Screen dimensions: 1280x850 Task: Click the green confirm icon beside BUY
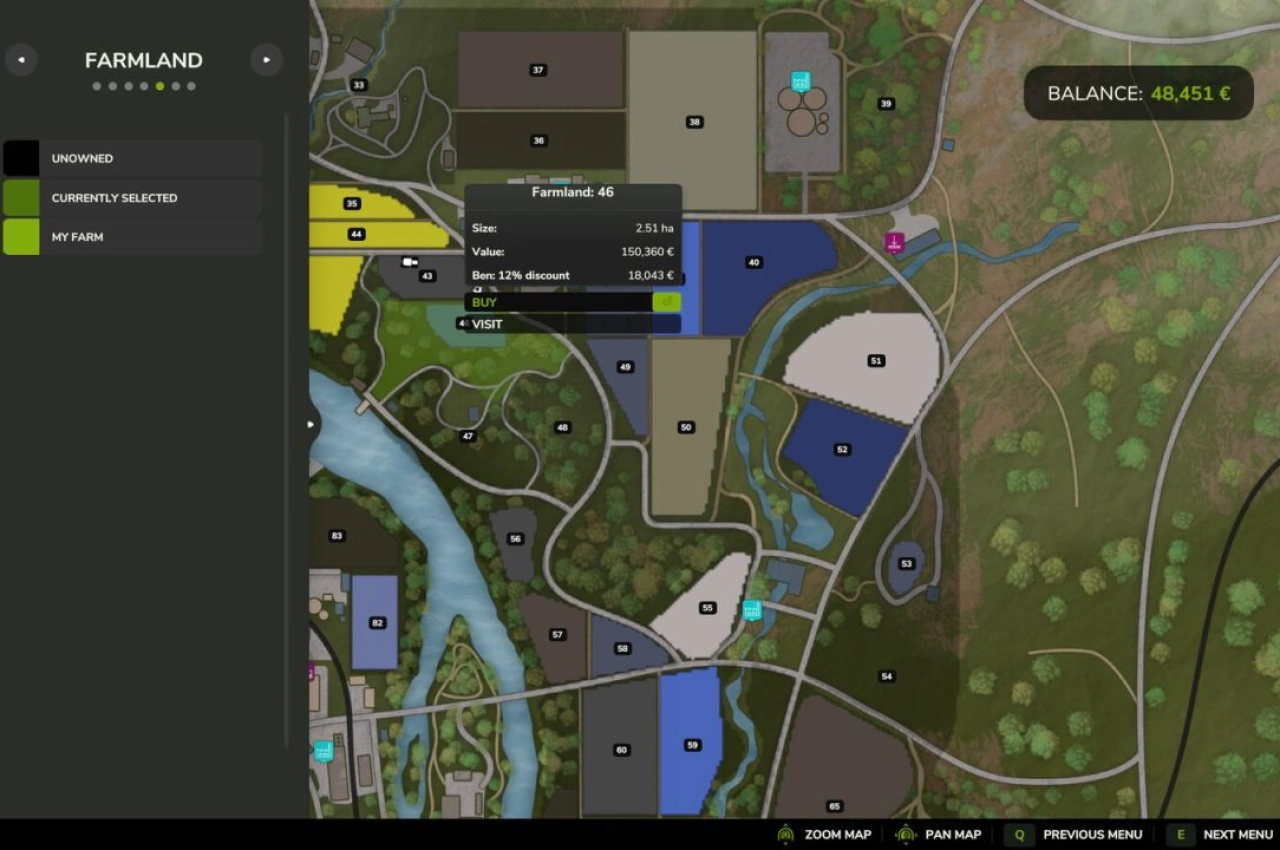pos(667,301)
